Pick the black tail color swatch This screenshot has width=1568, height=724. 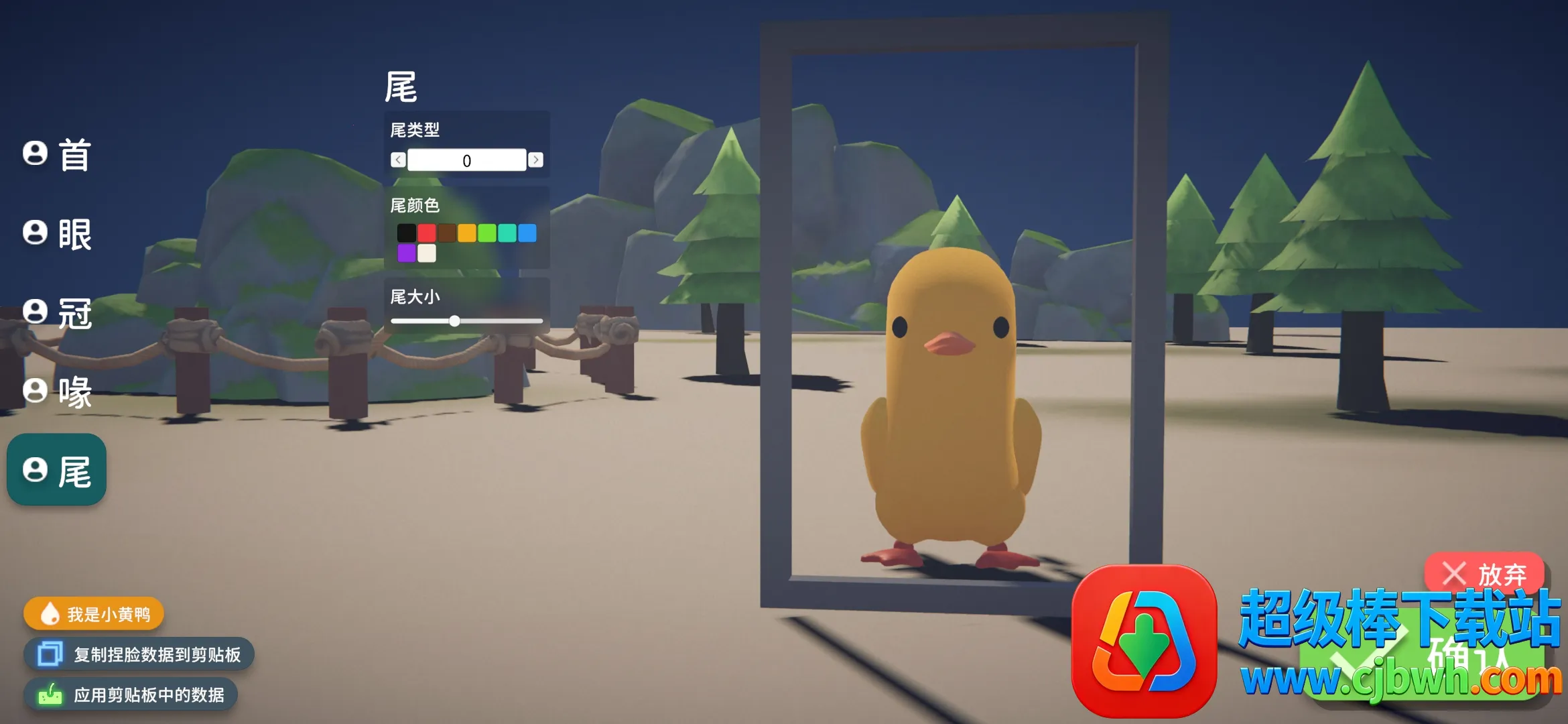tap(407, 233)
